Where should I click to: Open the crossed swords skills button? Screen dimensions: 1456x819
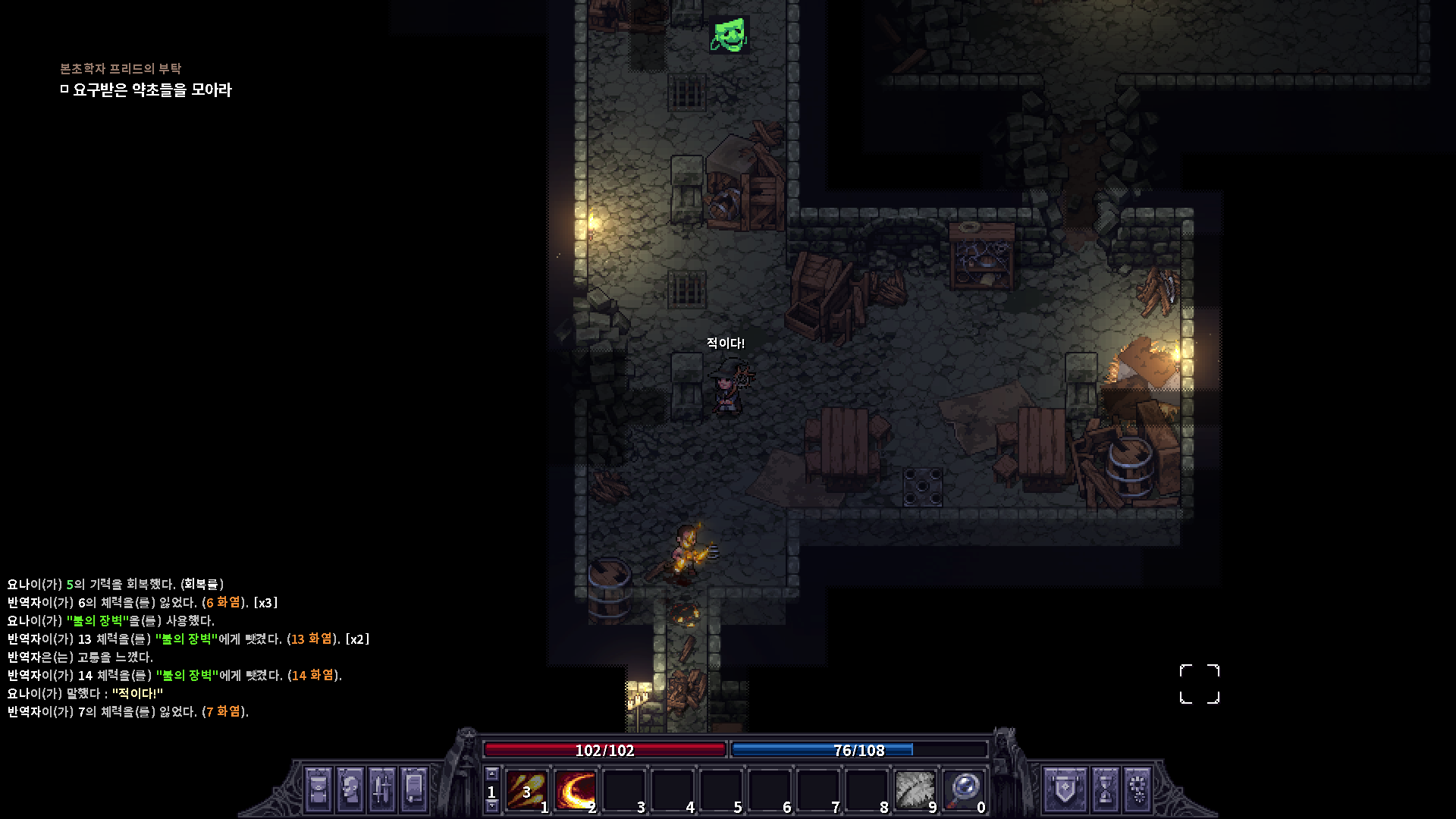tap(382, 789)
